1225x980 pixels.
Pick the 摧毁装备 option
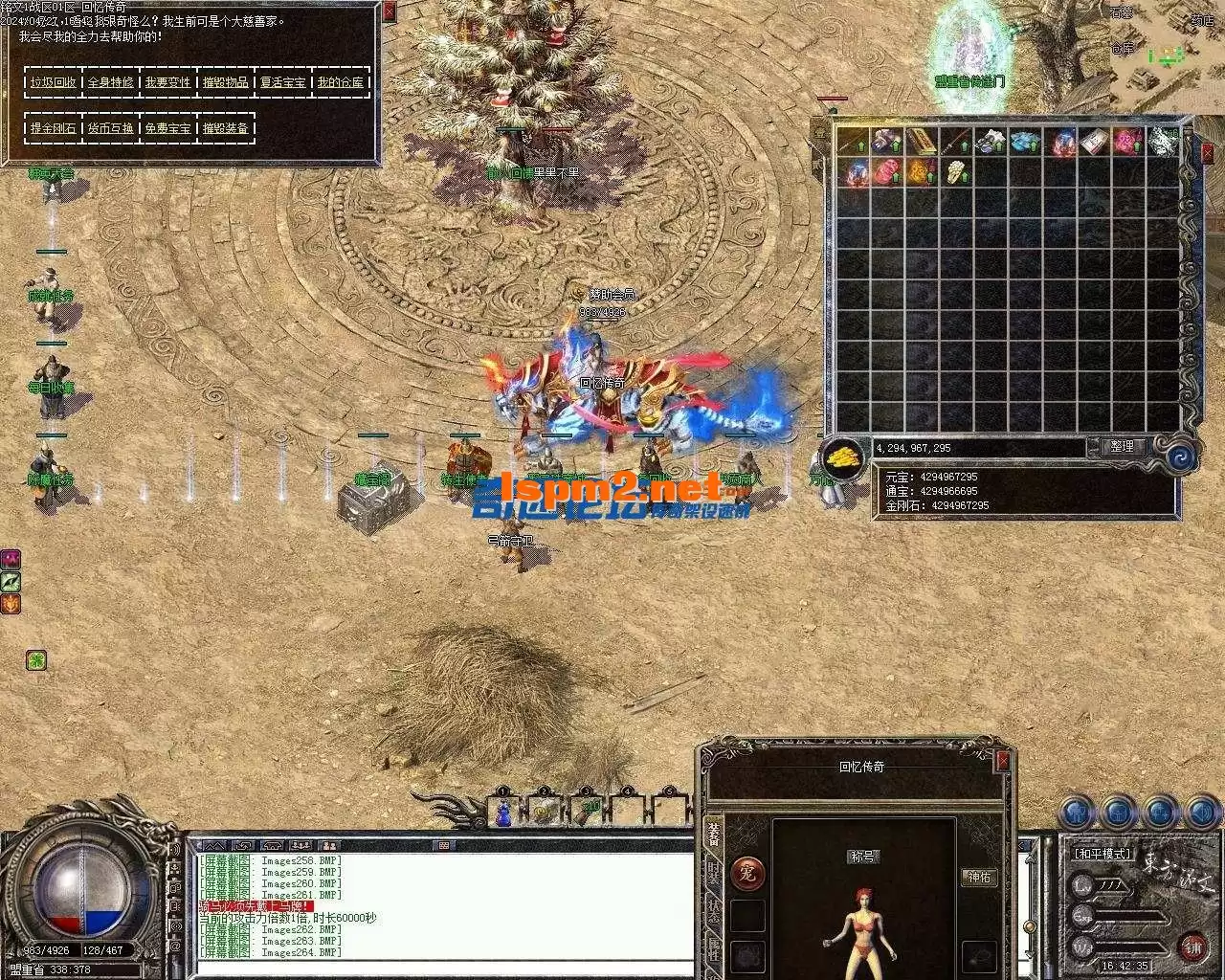(226, 128)
